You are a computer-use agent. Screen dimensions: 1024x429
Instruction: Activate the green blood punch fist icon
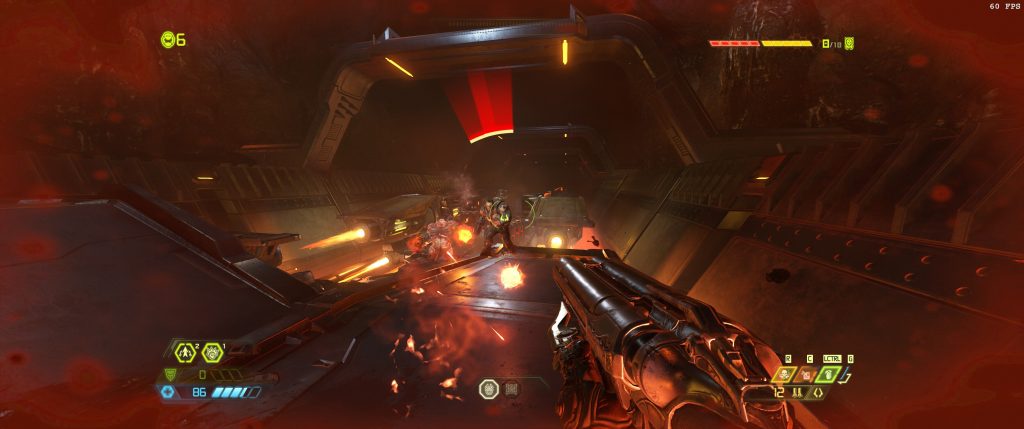pos(827,375)
